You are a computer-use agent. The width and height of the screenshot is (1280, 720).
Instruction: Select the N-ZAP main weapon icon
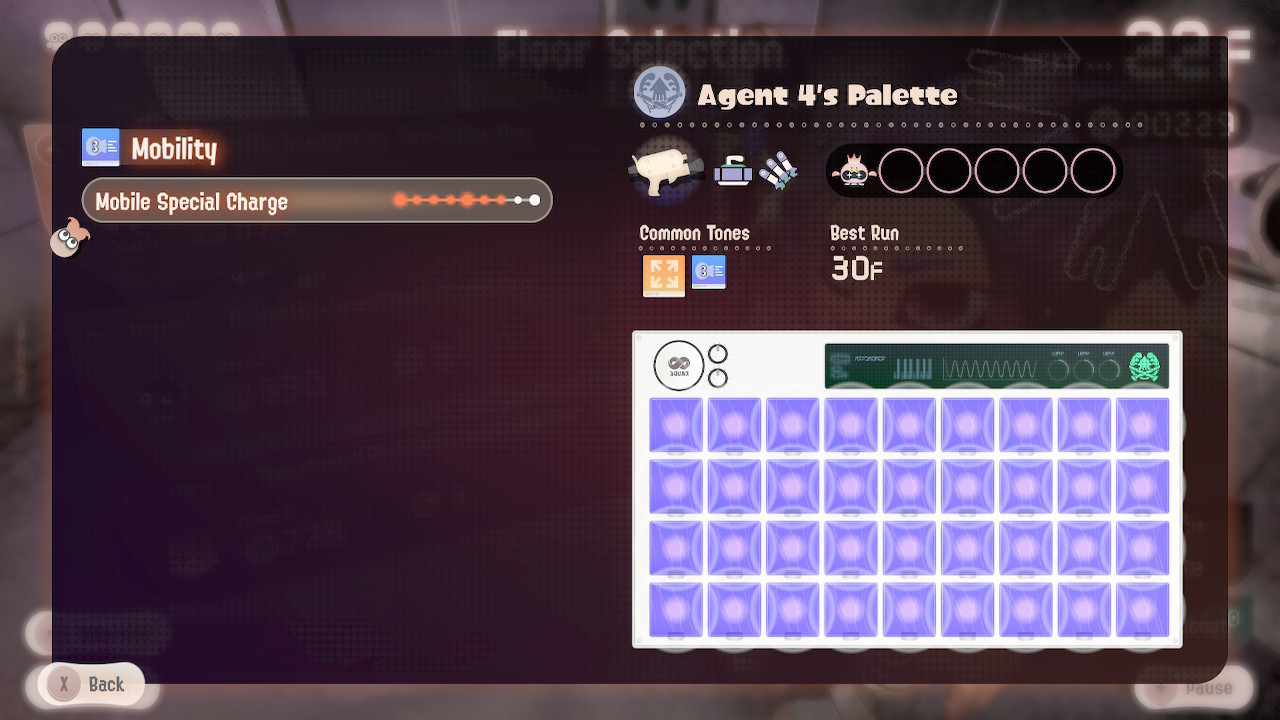click(x=664, y=169)
